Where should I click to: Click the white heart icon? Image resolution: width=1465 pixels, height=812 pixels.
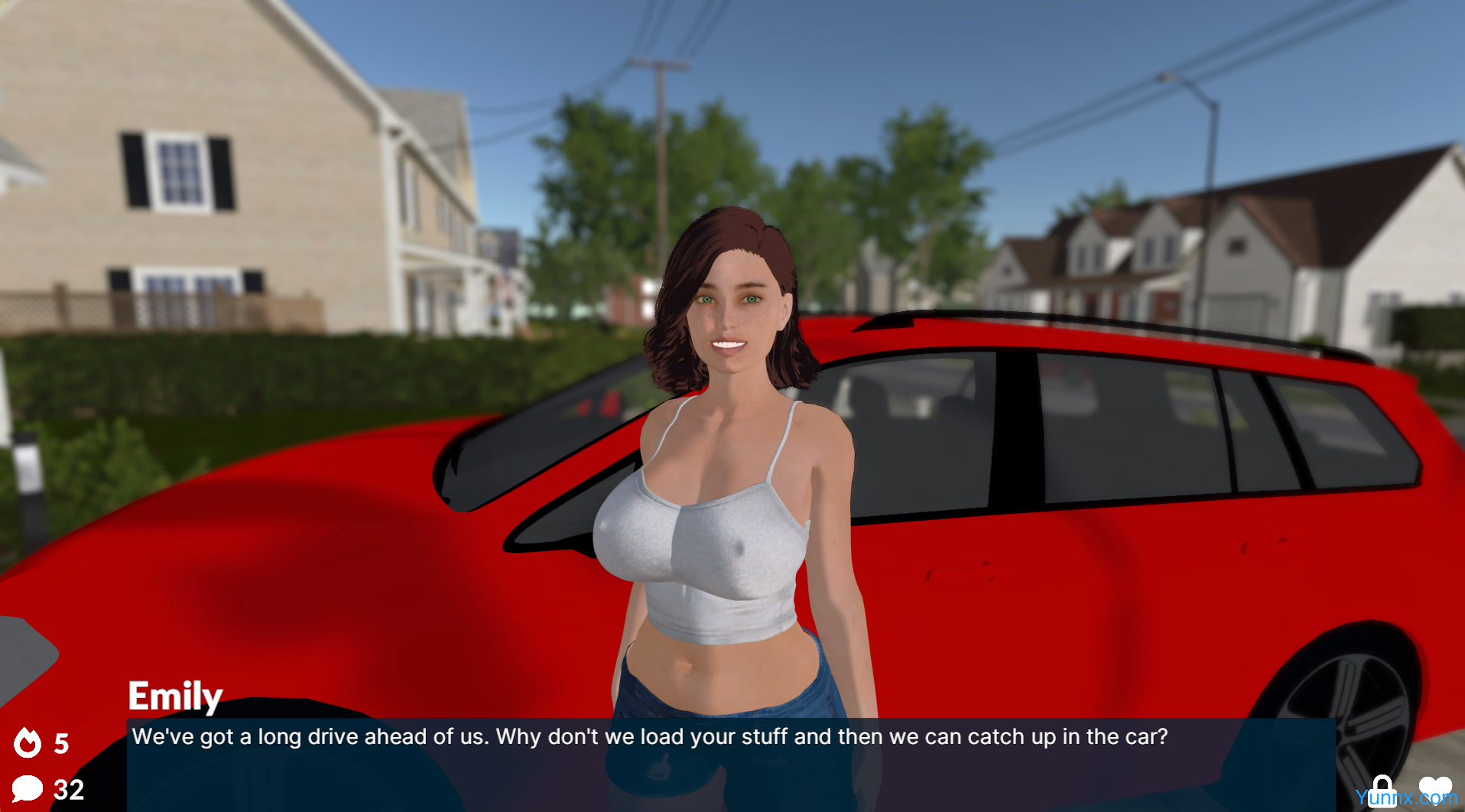click(x=1434, y=788)
